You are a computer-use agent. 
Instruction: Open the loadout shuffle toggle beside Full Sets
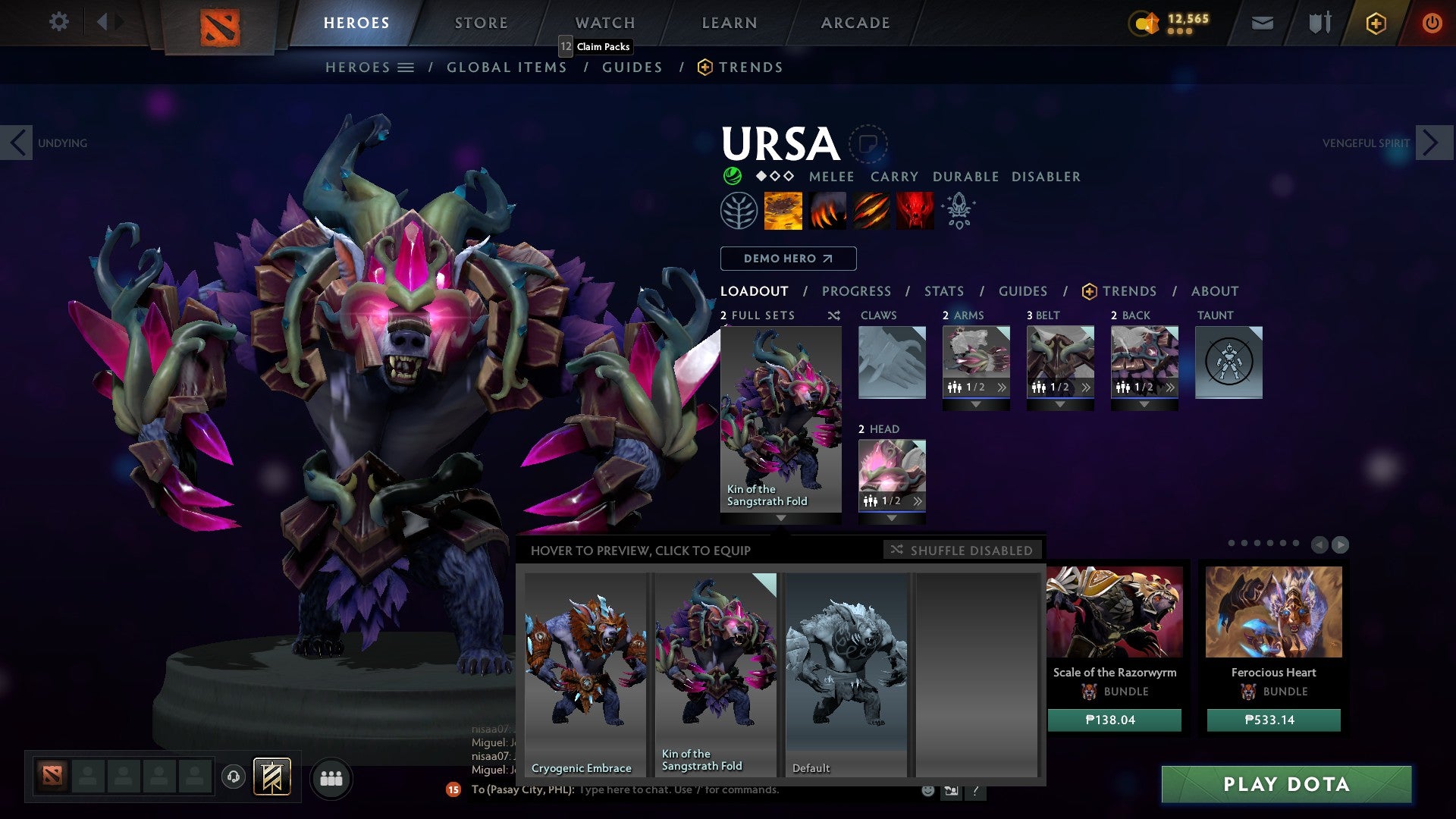pos(833,315)
